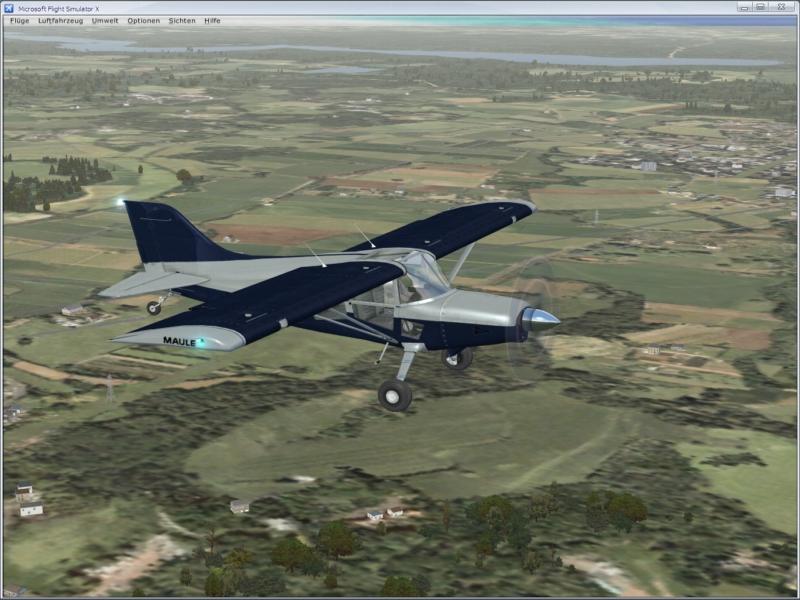Close the Flight Simulator X window
This screenshot has height=600, width=800.
(782, 7)
